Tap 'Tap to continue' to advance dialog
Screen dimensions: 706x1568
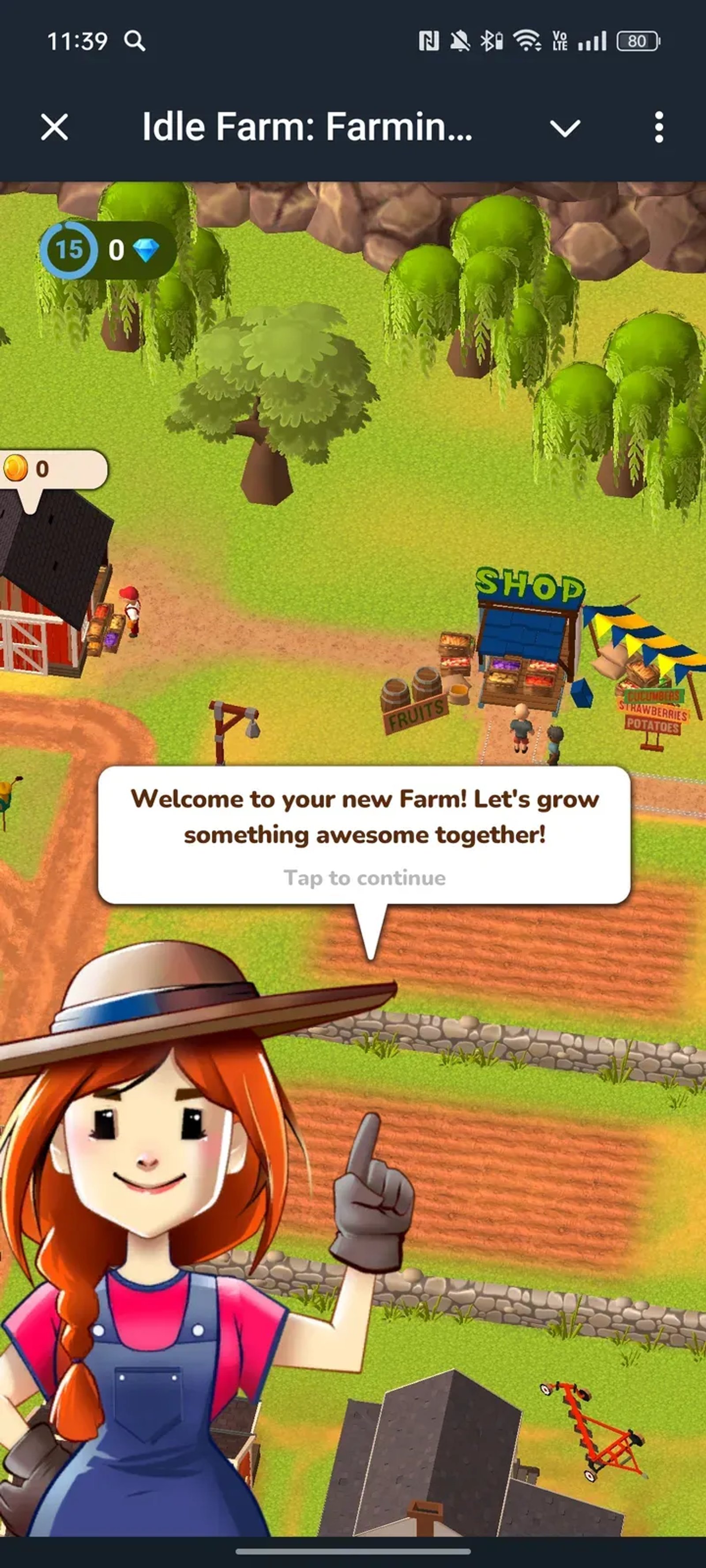[x=364, y=878]
